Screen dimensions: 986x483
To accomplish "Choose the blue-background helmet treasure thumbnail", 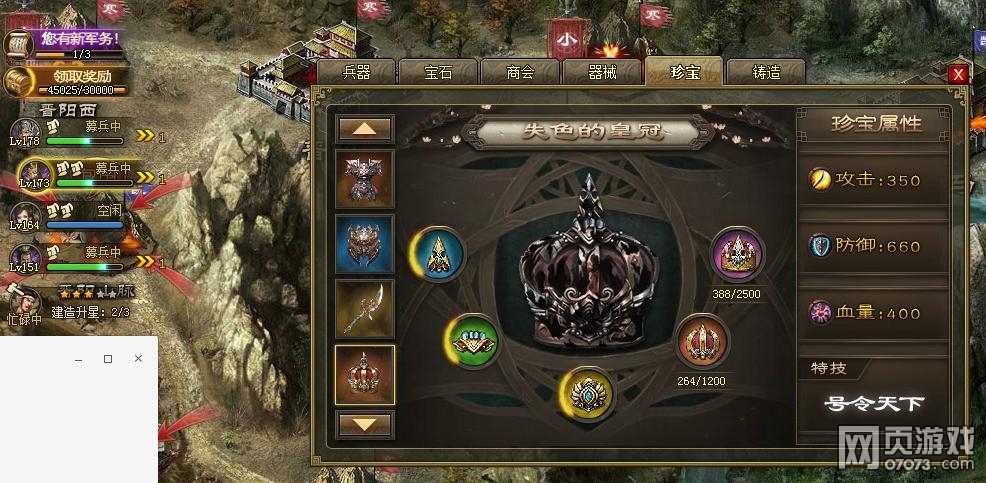I will (x=365, y=243).
